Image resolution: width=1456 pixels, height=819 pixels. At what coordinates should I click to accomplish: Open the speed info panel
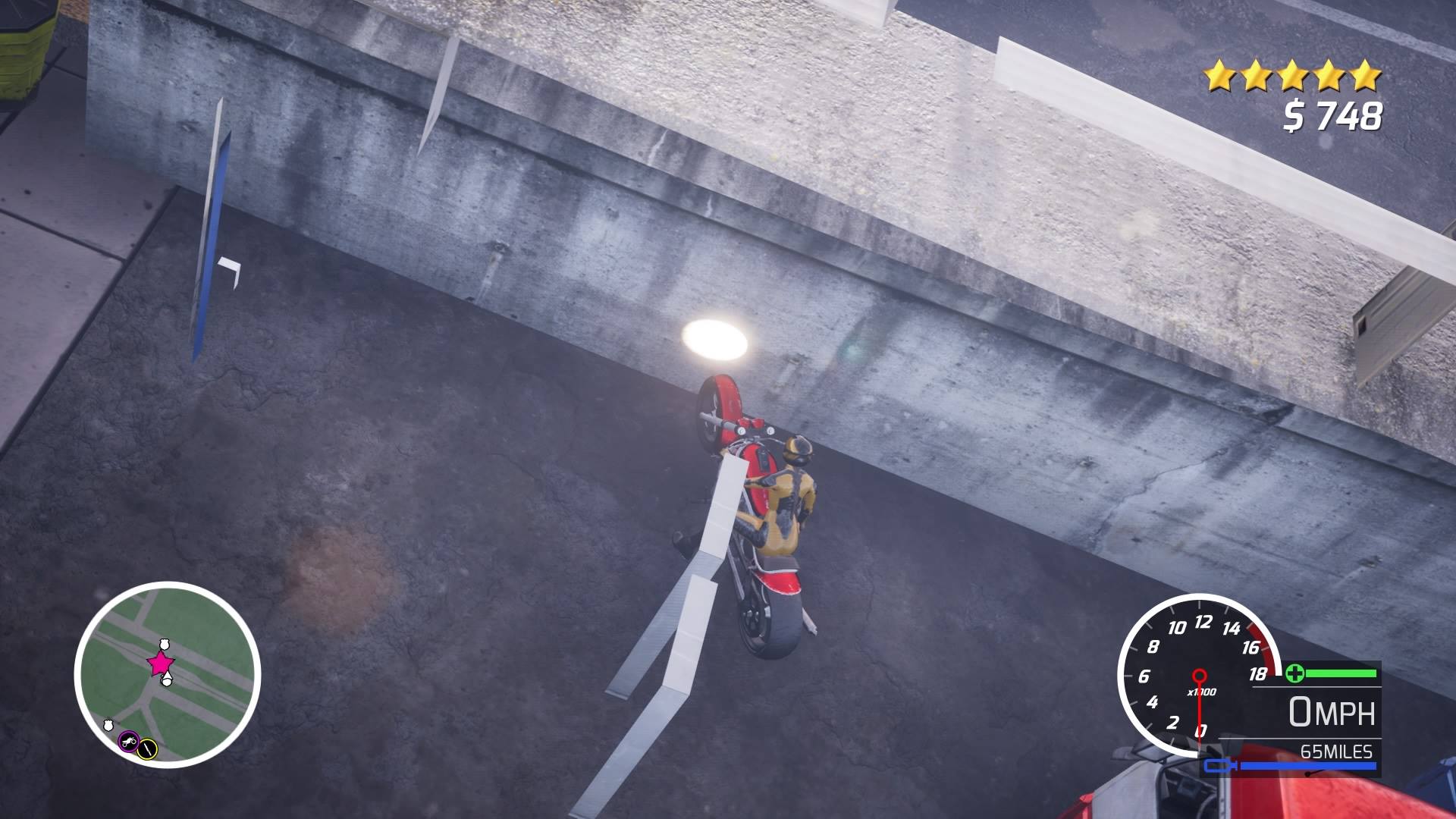point(1334,717)
